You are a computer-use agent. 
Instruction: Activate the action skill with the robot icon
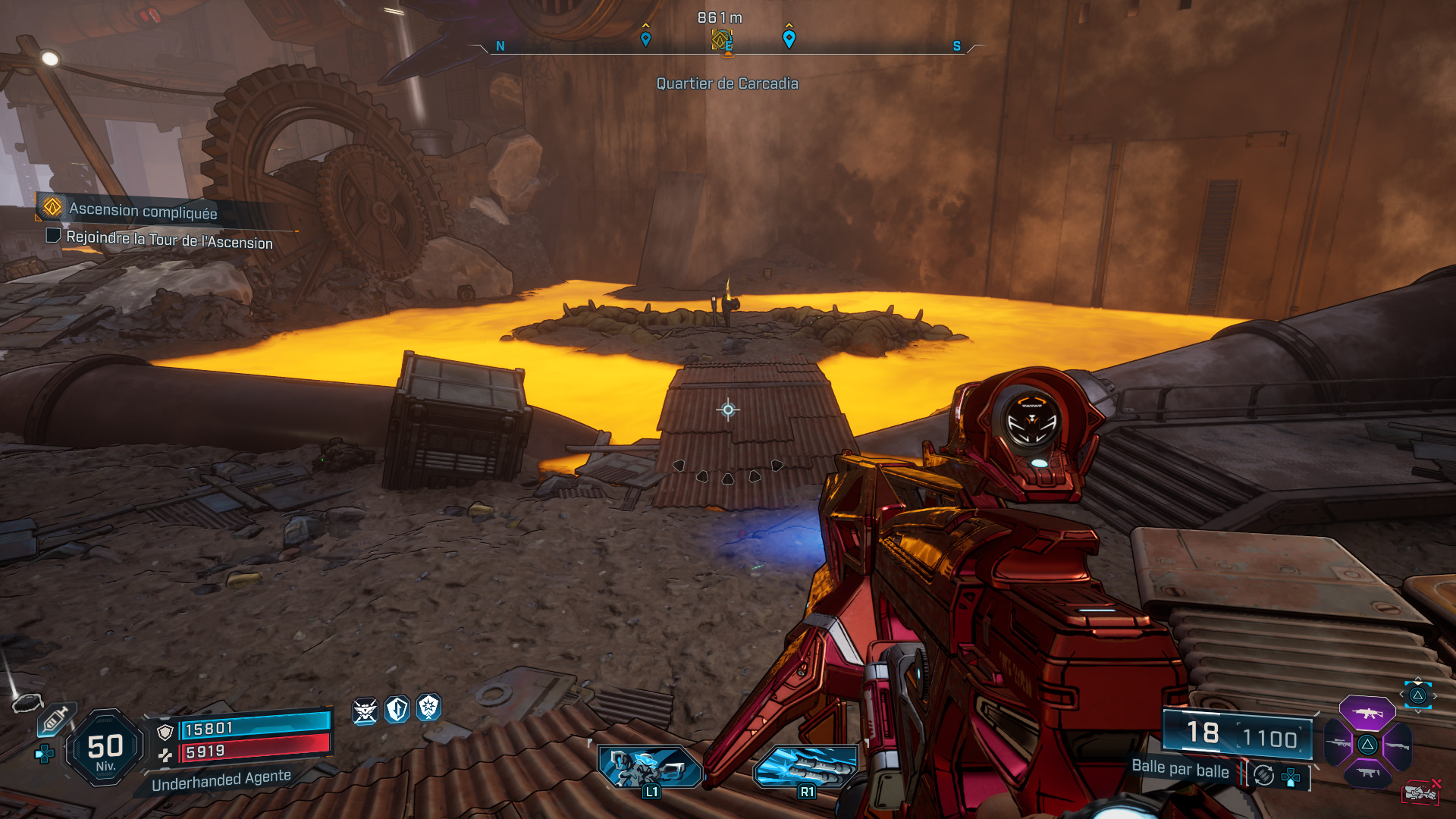tap(649, 767)
